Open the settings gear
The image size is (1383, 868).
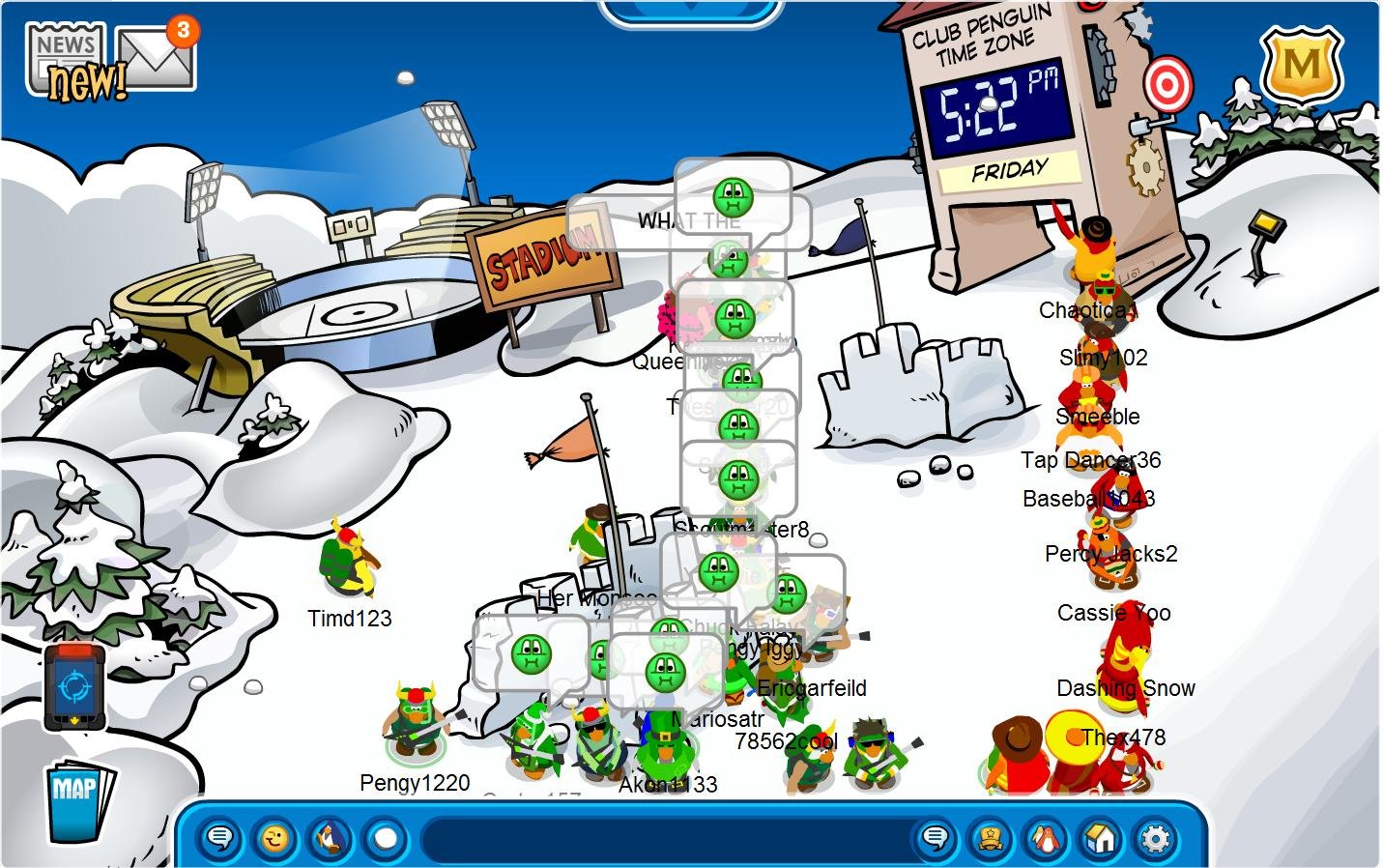coord(1155,837)
